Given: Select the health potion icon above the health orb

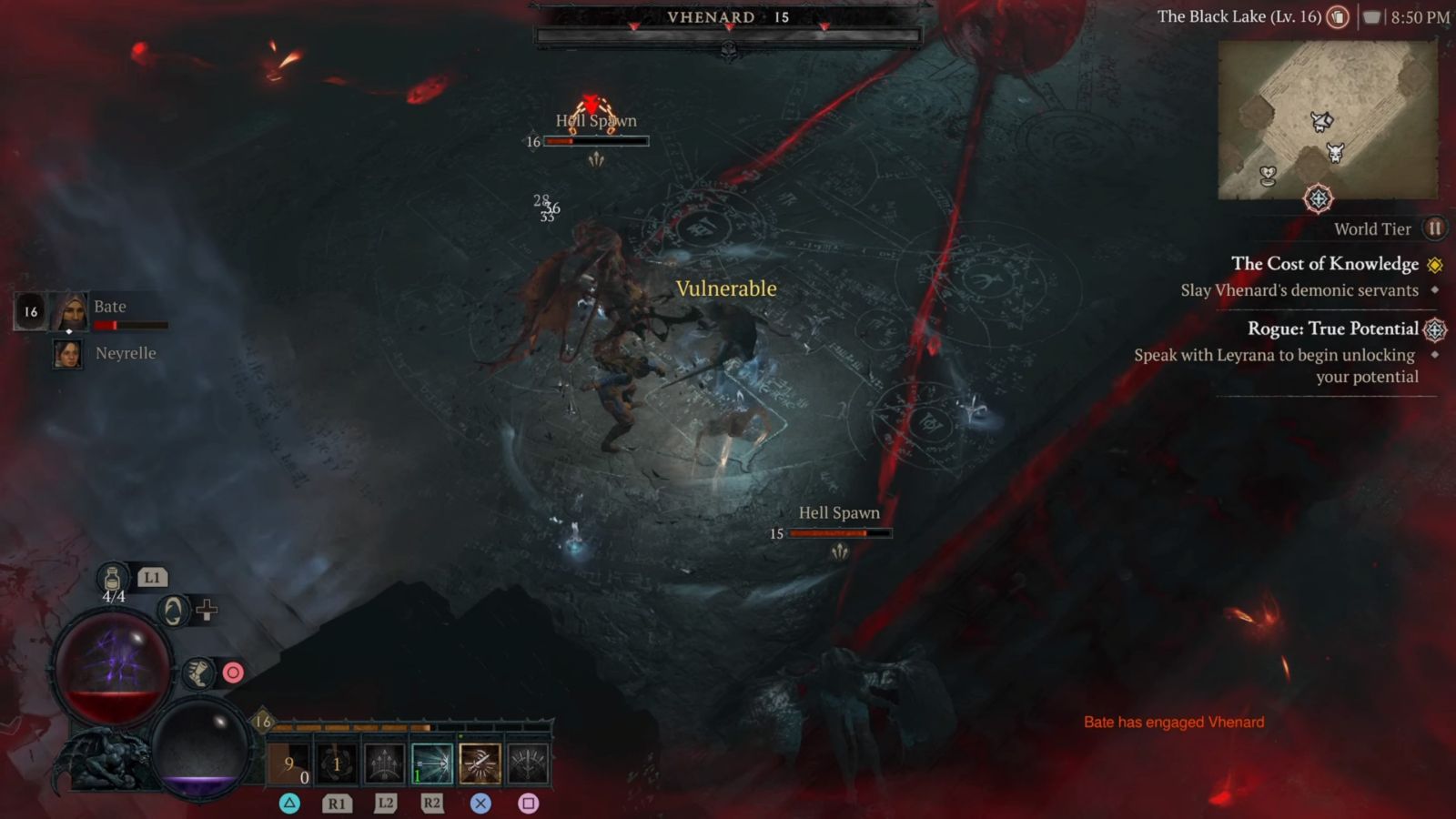Looking at the screenshot, I should click(x=112, y=579).
